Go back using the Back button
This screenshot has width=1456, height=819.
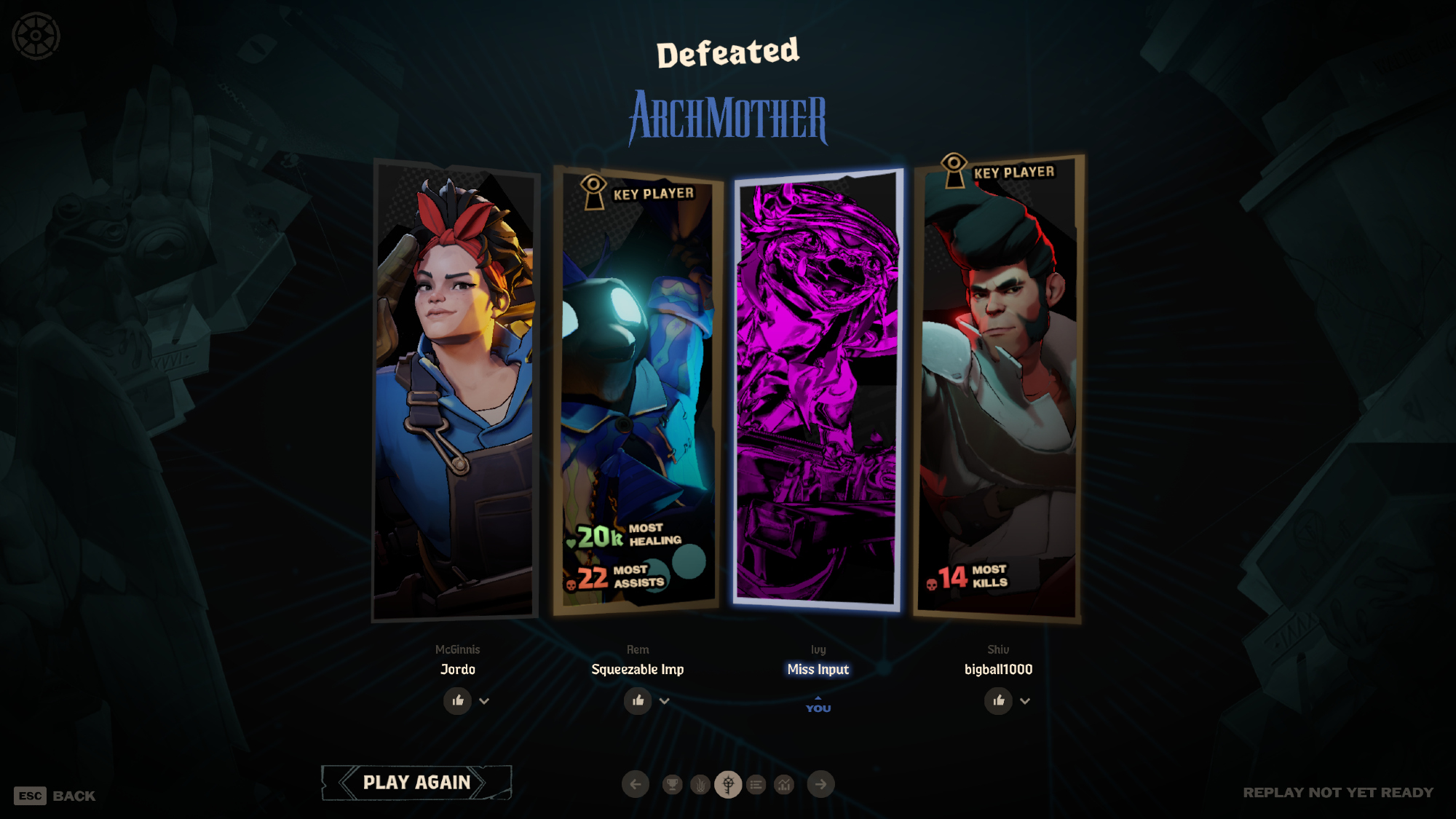click(55, 796)
